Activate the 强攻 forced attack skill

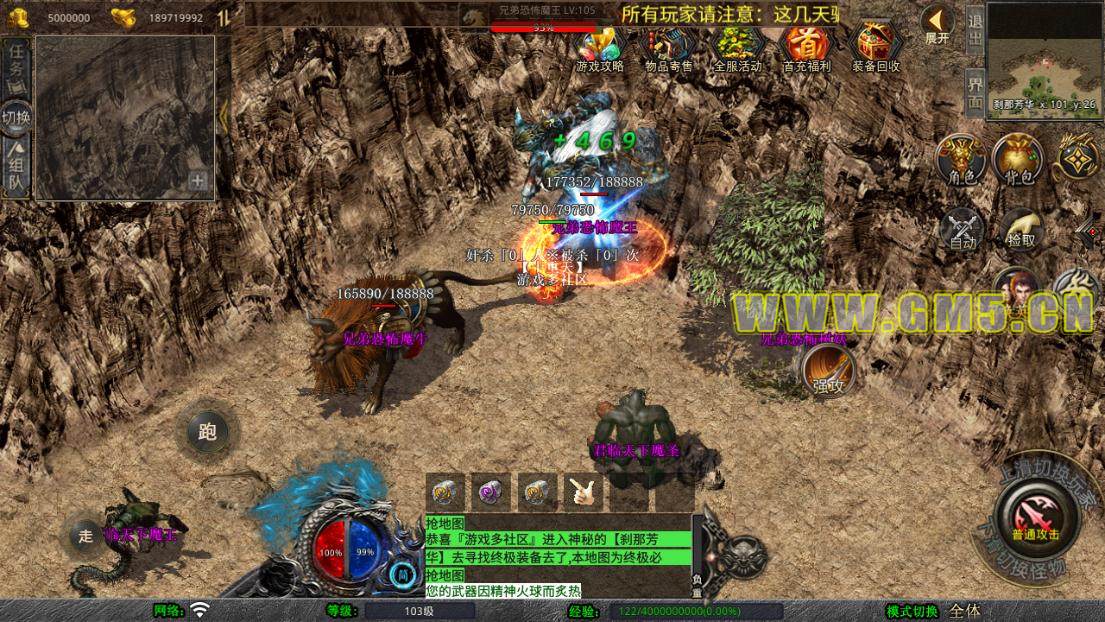point(828,370)
